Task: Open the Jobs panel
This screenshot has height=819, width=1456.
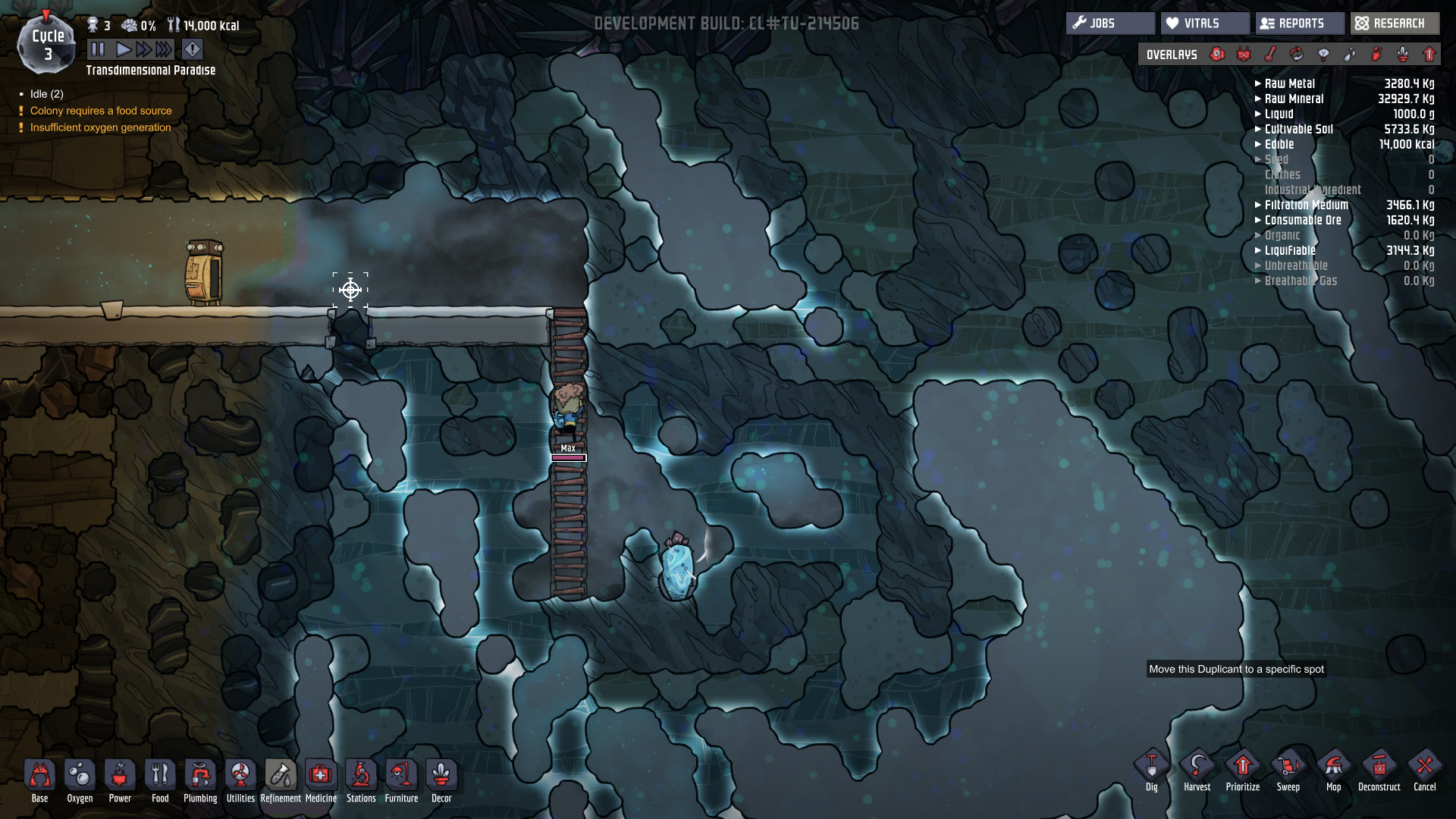Action: [1110, 24]
